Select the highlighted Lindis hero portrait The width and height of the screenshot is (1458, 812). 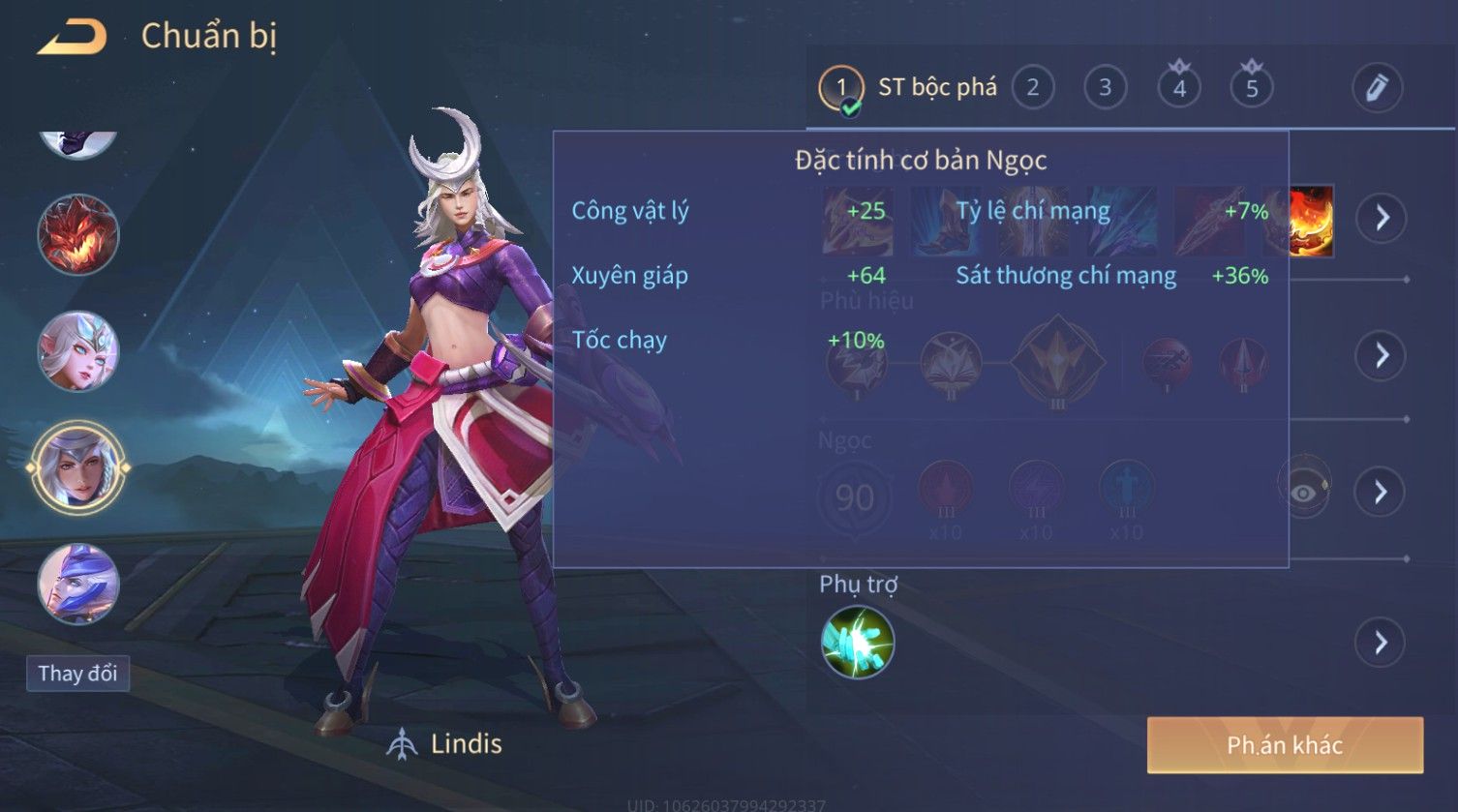point(77,468)
